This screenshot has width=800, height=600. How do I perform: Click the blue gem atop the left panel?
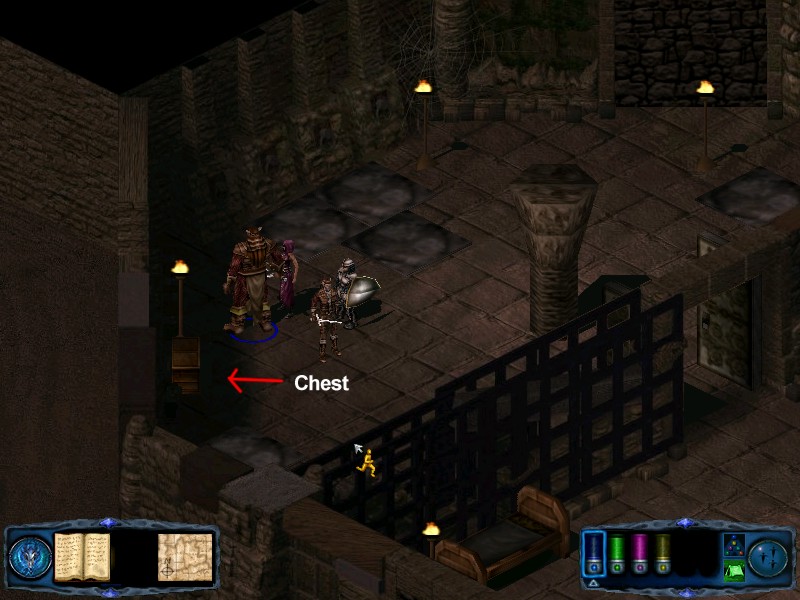(x=109, y=523)
